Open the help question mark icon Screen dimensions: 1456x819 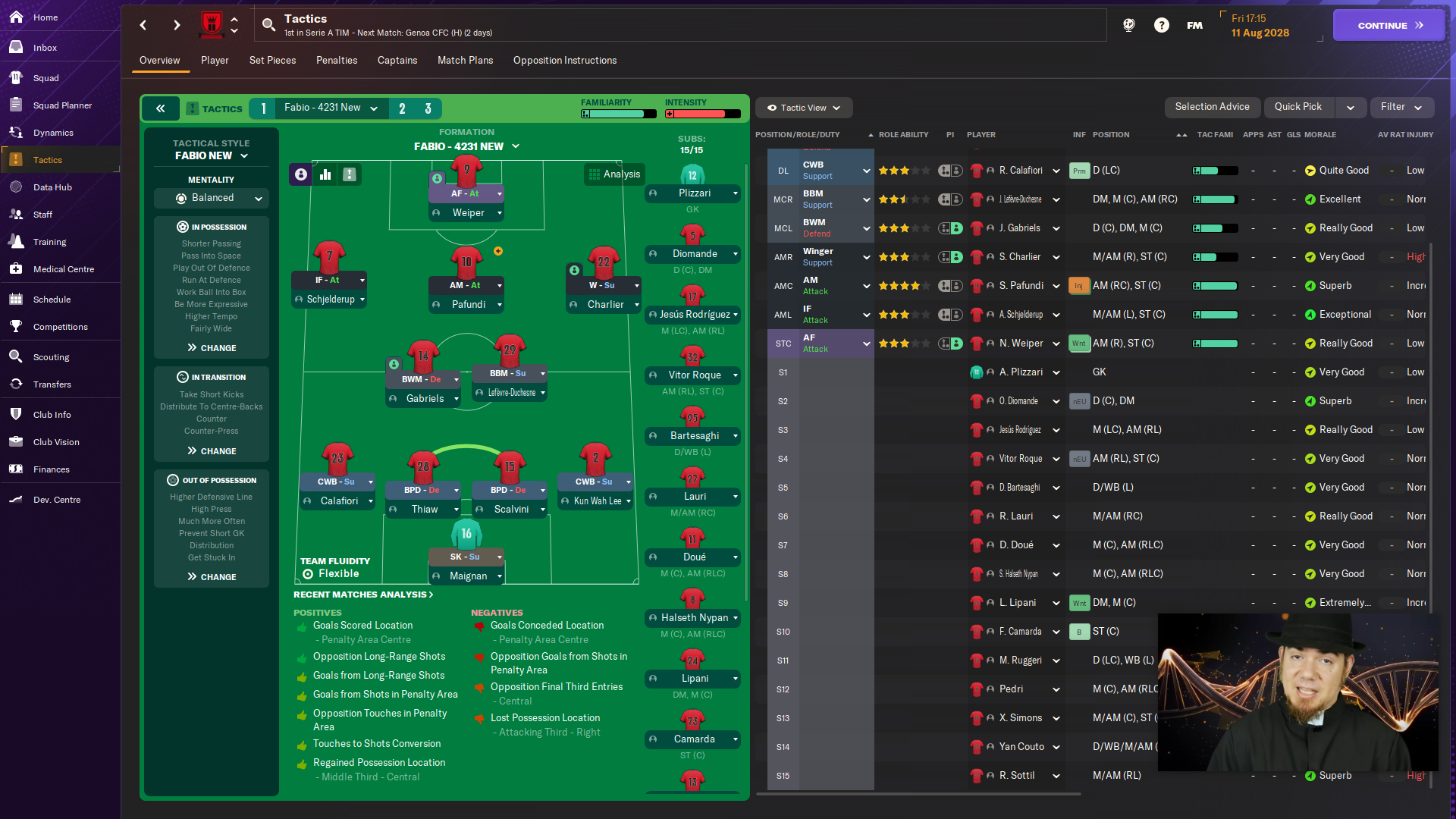[x=1163, y=25]
